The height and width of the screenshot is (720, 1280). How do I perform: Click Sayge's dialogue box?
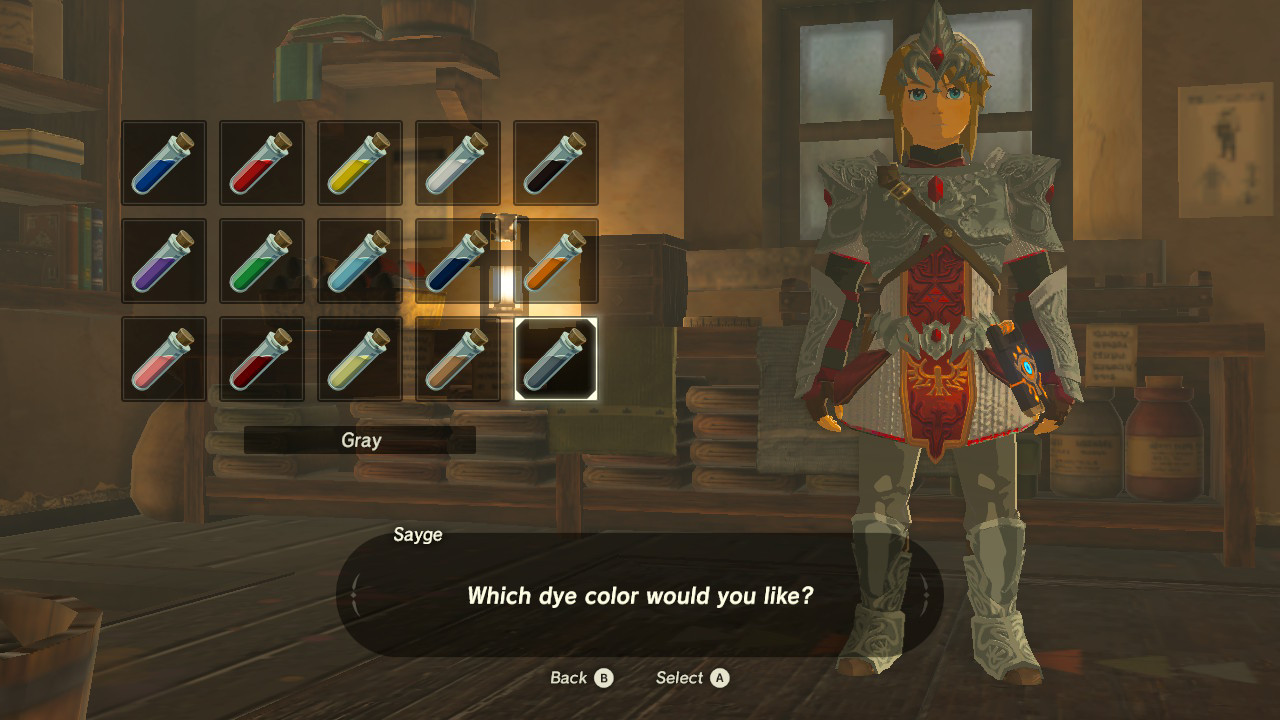[x=640, y=595]
